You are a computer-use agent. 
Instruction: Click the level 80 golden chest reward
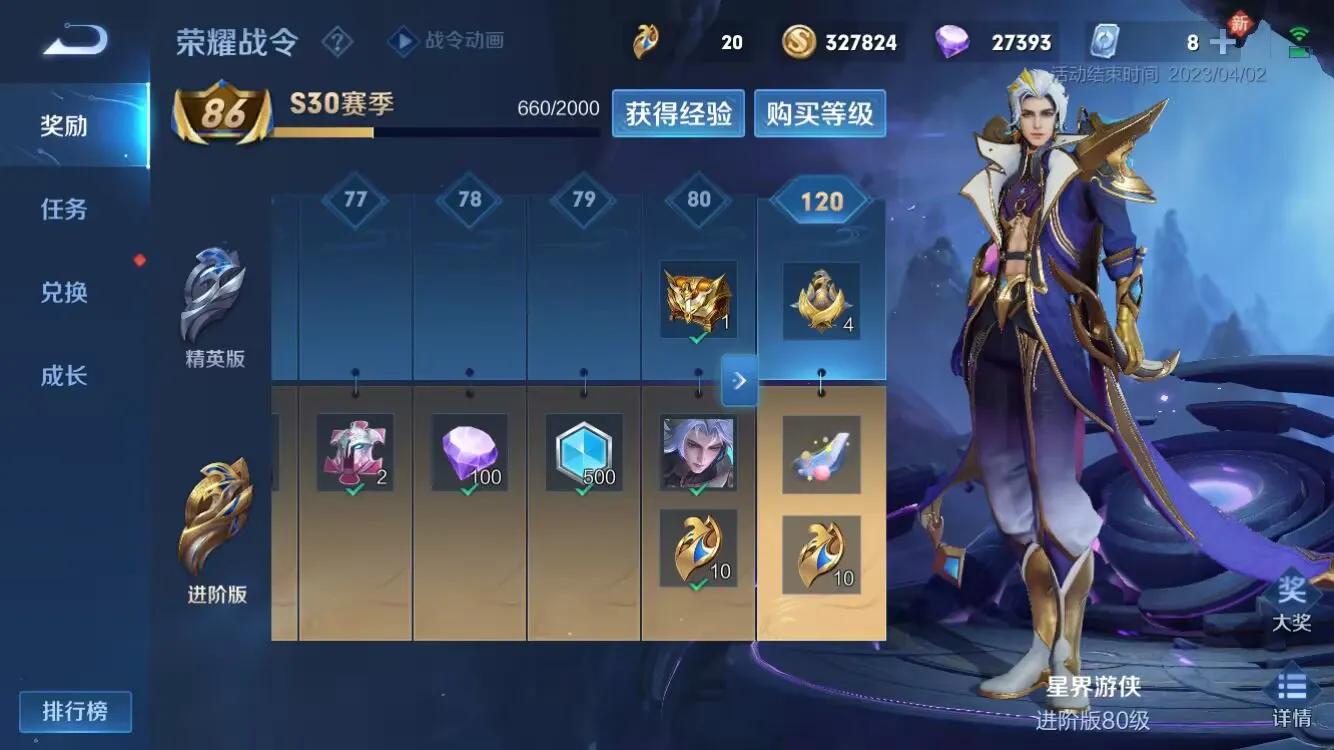click(x=698, y=299)
